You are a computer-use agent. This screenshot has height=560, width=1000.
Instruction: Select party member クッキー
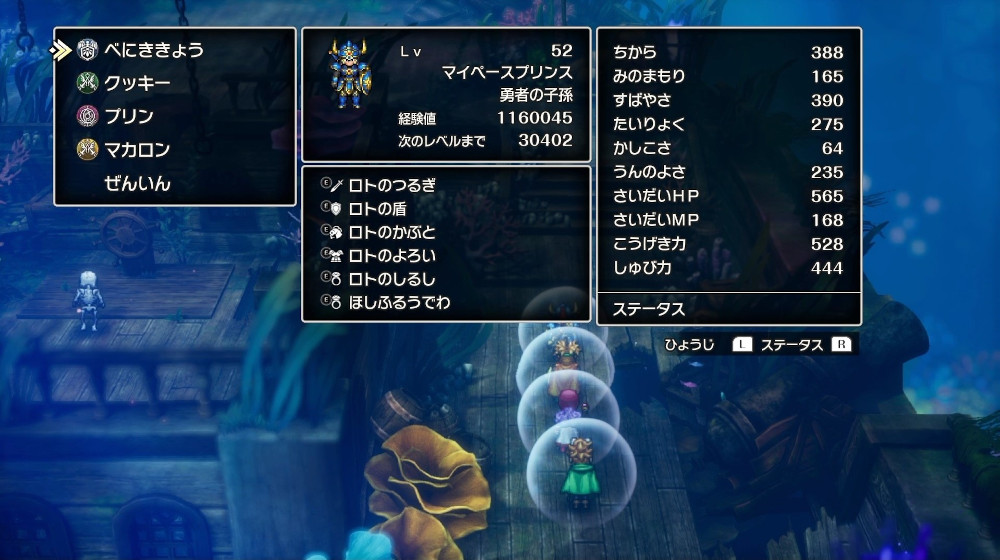pos(137,83)
